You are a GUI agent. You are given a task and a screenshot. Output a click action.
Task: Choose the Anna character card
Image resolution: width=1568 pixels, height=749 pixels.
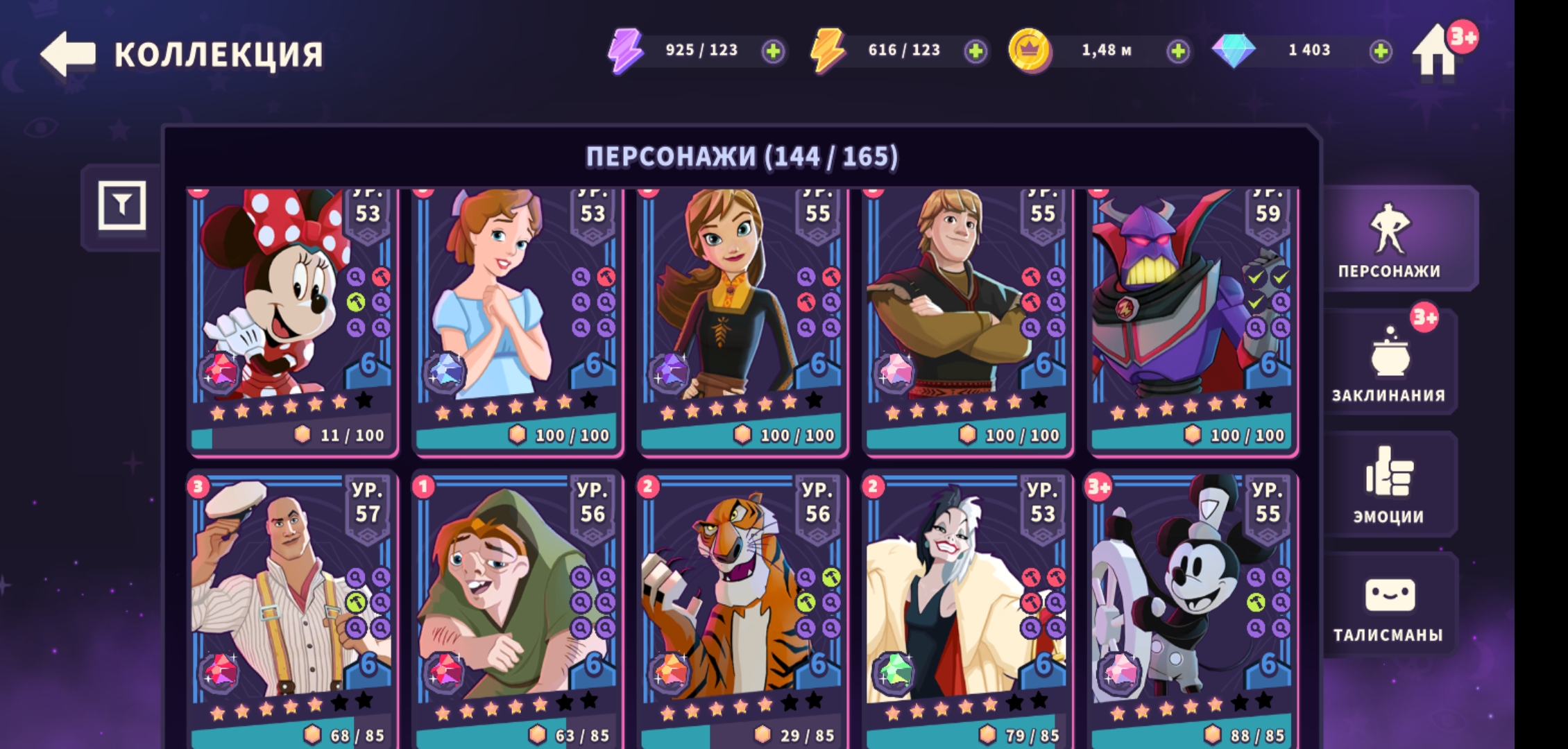pos(742,319)
